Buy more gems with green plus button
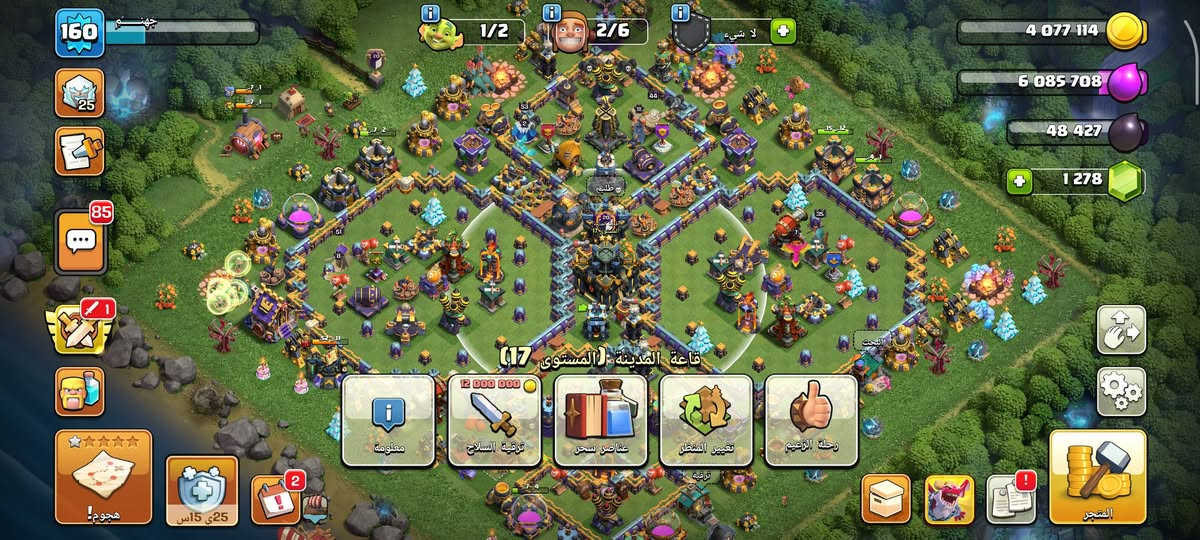 click(x=1020, y=181)
